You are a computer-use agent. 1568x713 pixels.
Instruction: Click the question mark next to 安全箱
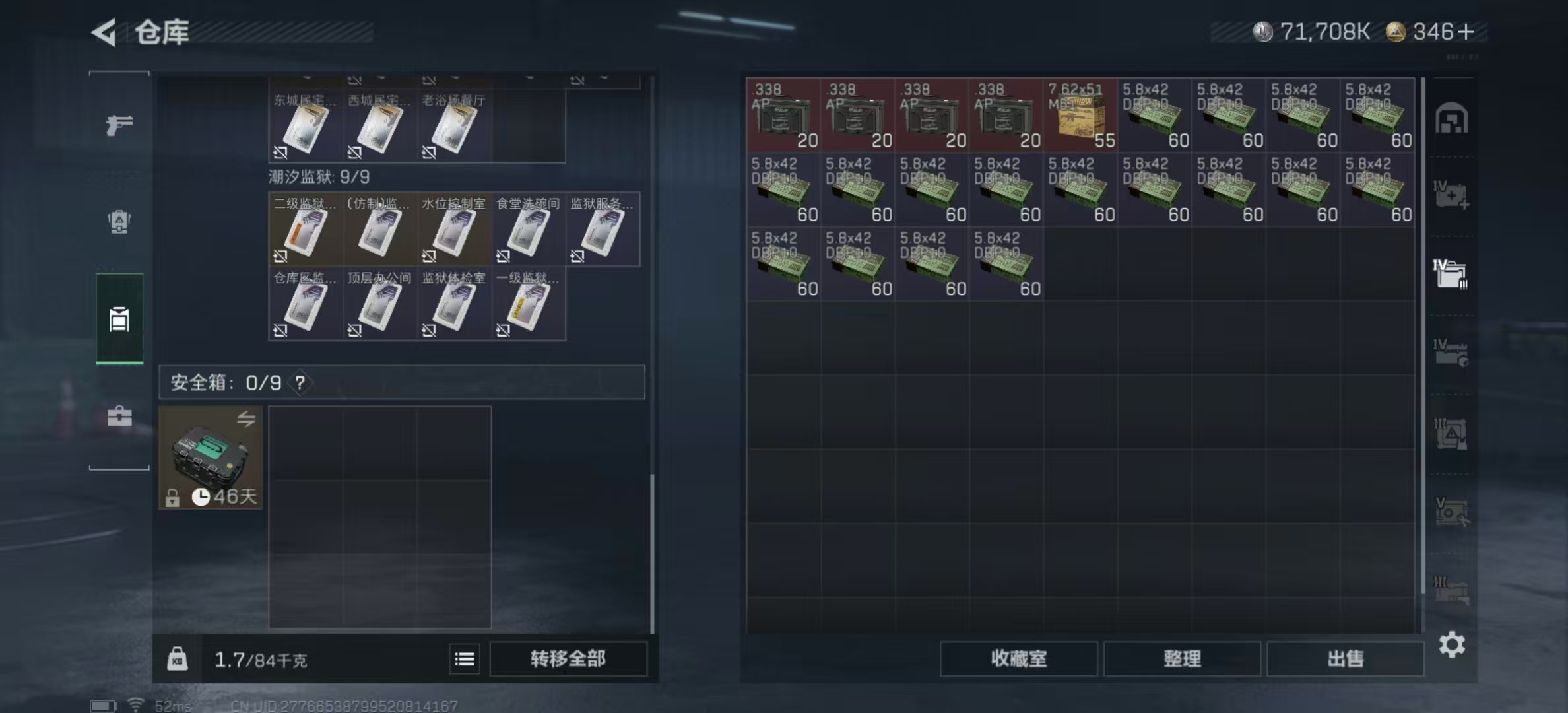pos(300,383)
